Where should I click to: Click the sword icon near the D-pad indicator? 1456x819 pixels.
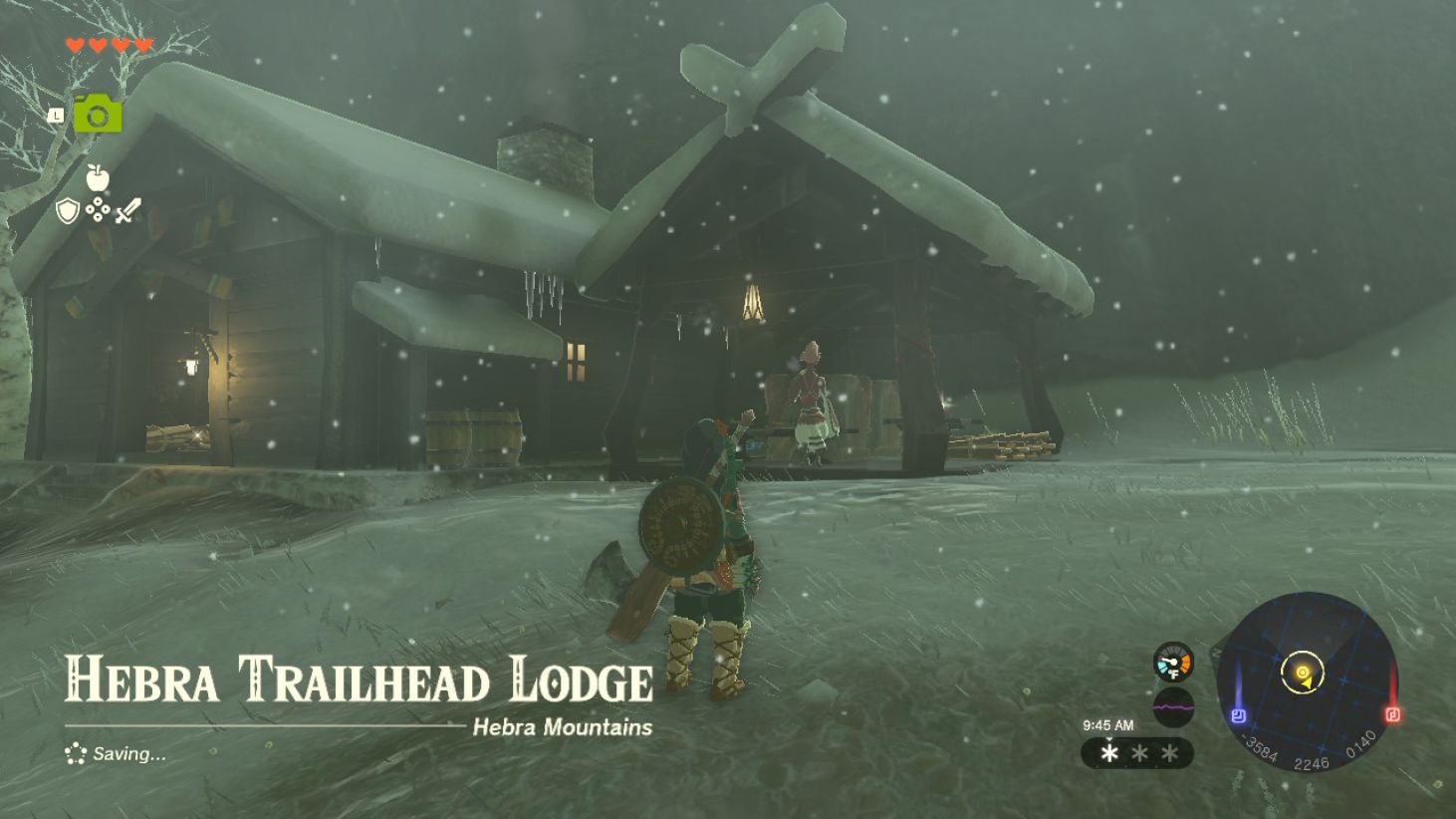pos(129,208)
